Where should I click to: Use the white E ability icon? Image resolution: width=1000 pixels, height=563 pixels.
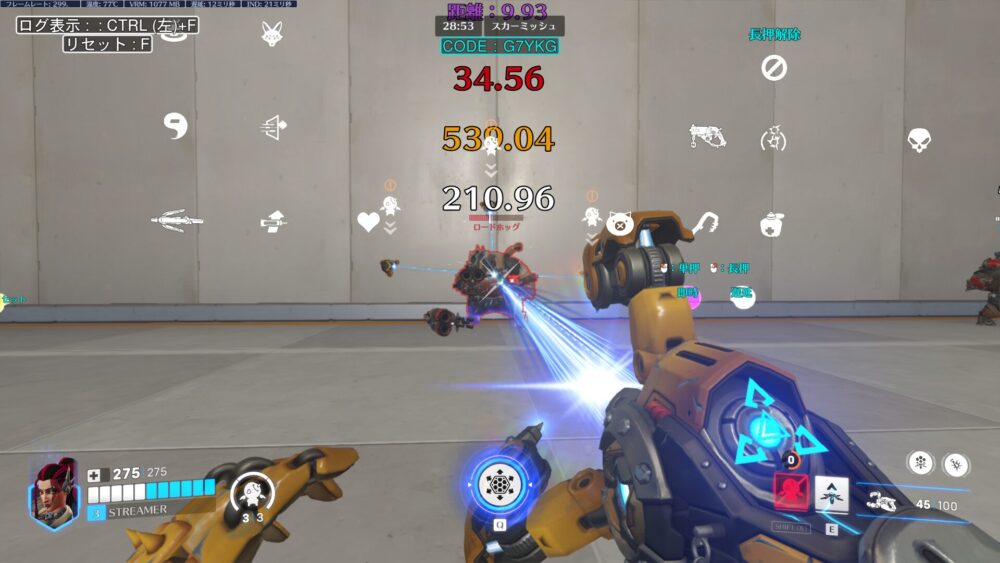pyautogui.click(x=831, y=492)
